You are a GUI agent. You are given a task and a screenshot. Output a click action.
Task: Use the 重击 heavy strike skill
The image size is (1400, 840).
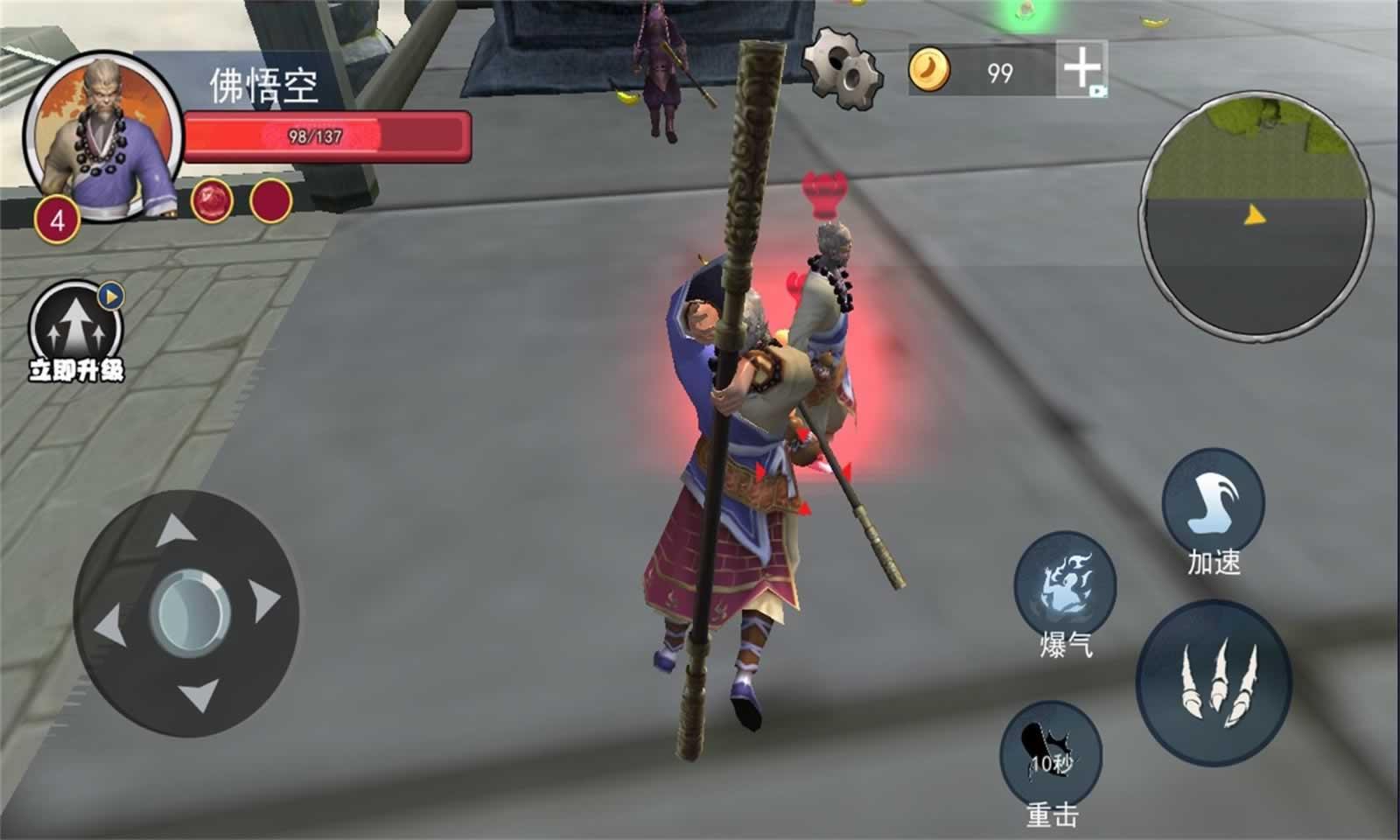coord(1051,753)
